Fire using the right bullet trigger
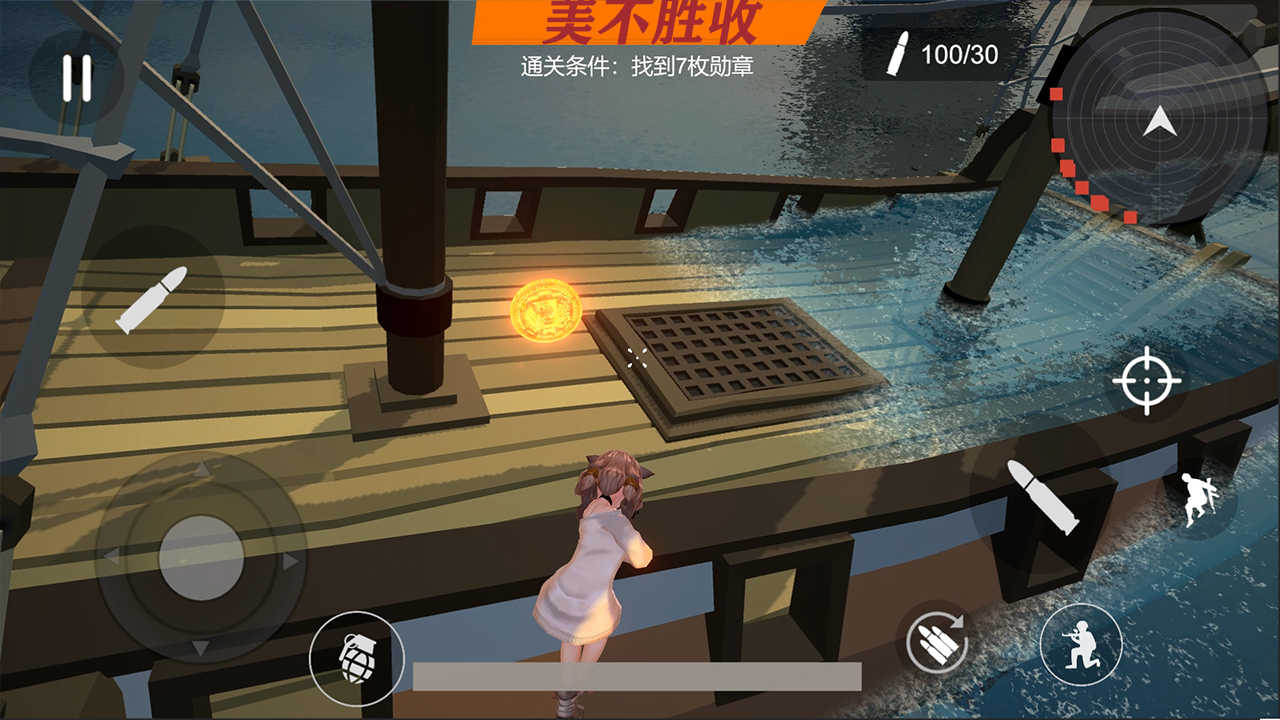Screen dimensions: 1280x720 tap(1043, 496)
